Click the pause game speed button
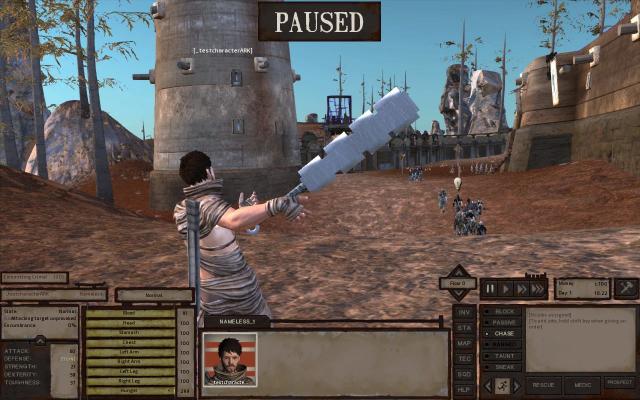This screenshot has height=400, width=640. 490,288
